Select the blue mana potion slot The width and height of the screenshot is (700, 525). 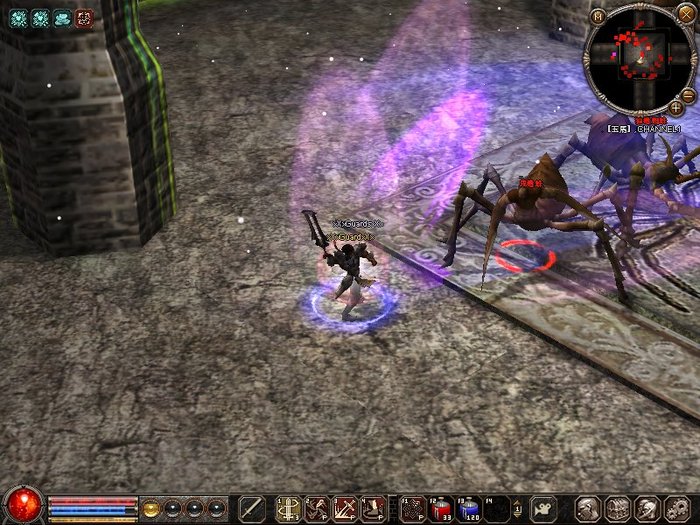pos(469,508)
